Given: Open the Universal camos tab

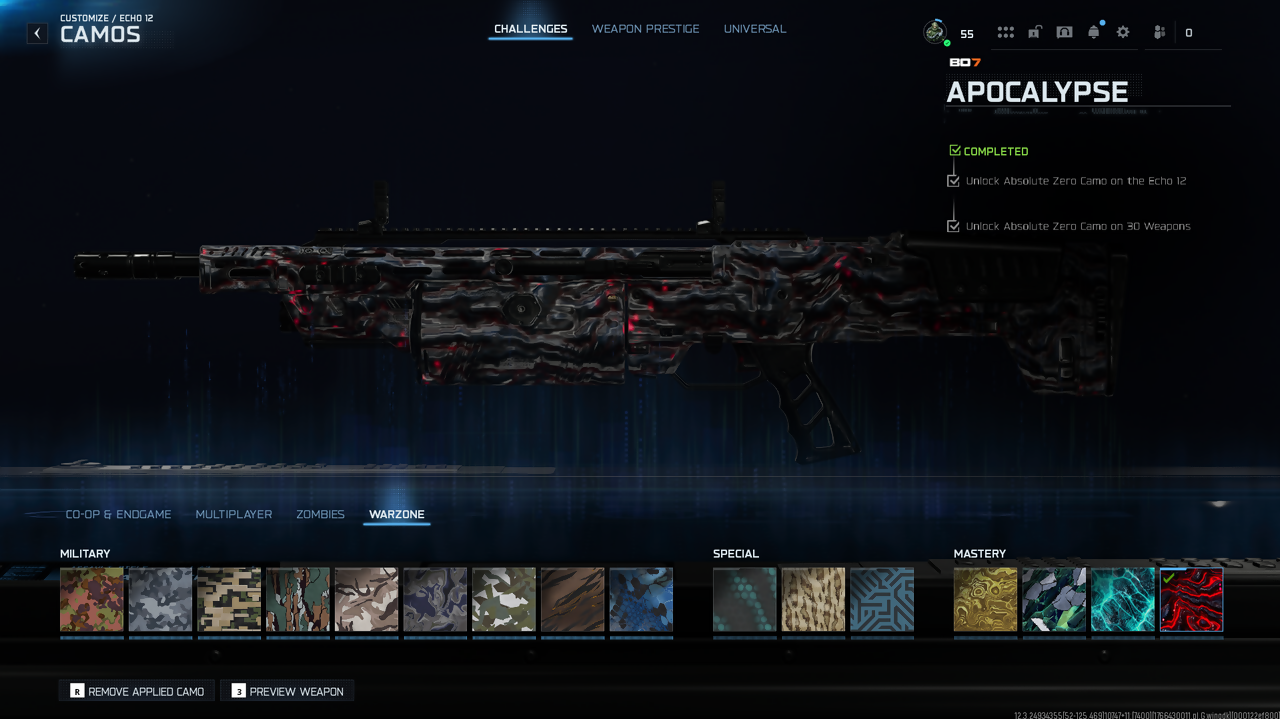Looking at the screenshot, I should pyautogui.click(x=754, y=29).
